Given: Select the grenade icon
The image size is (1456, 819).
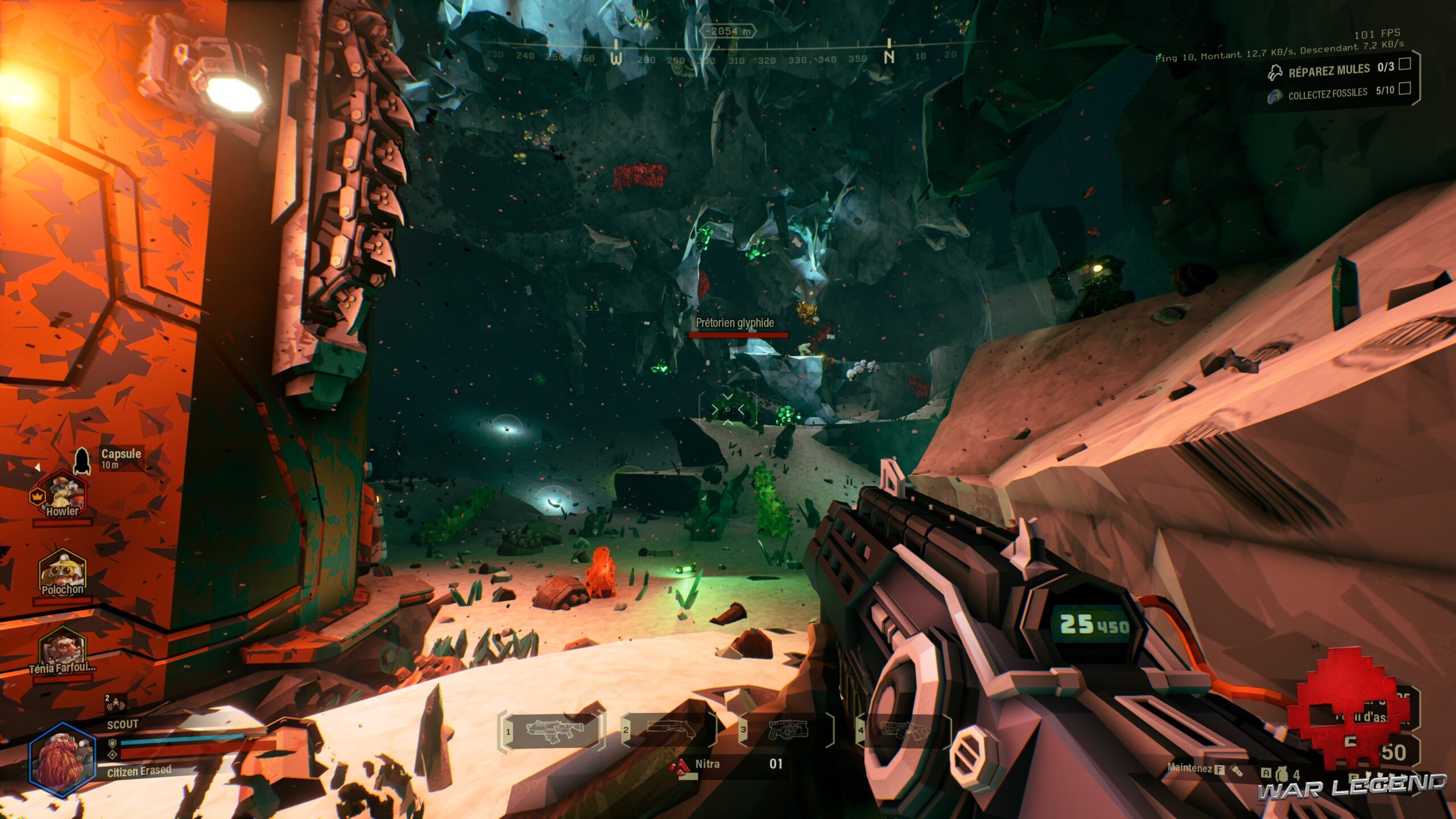Looking at the screenshot, I should [x=1281, y=774].
